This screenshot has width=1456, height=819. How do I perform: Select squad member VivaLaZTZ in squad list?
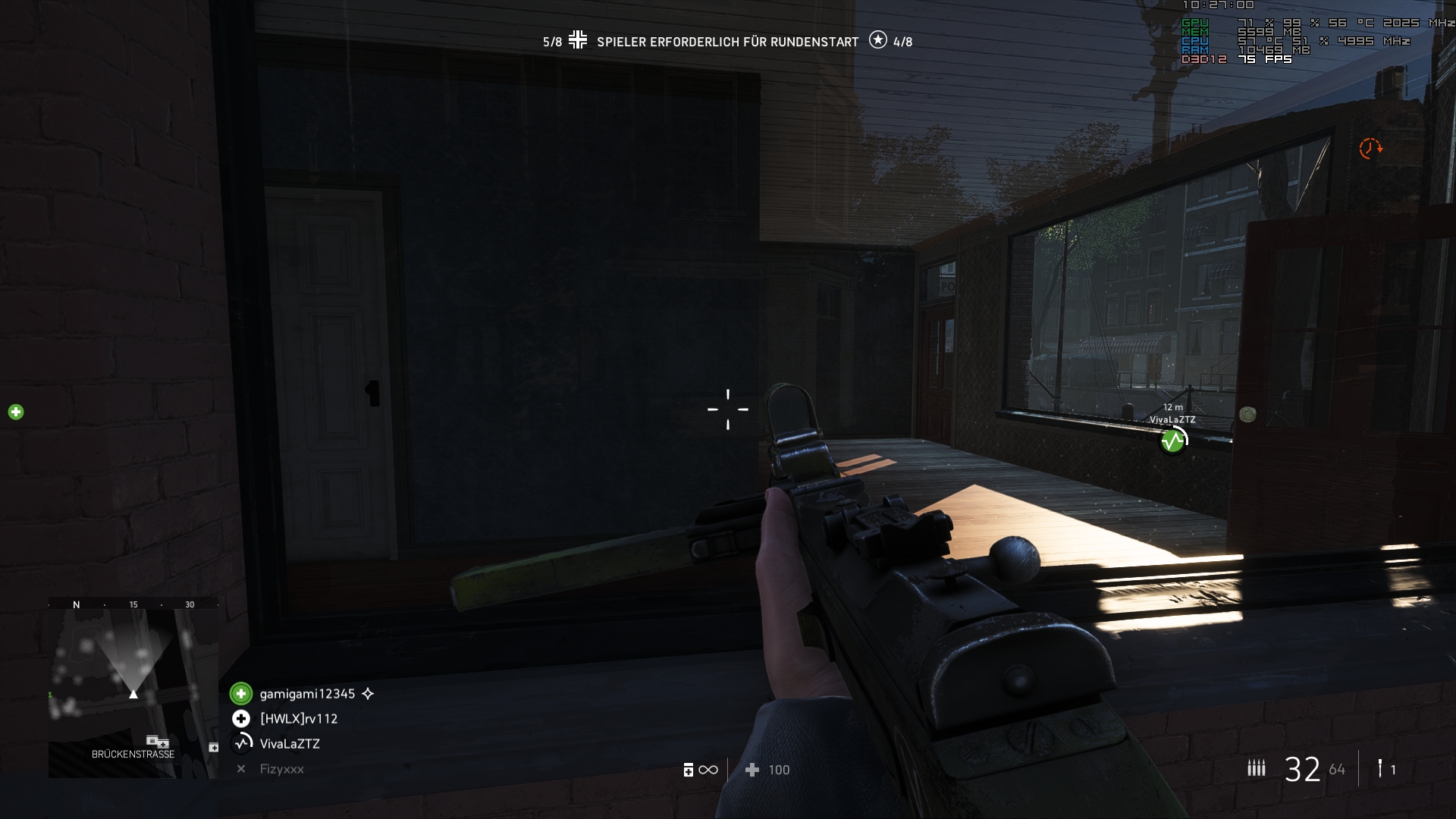tap(289, 744)
